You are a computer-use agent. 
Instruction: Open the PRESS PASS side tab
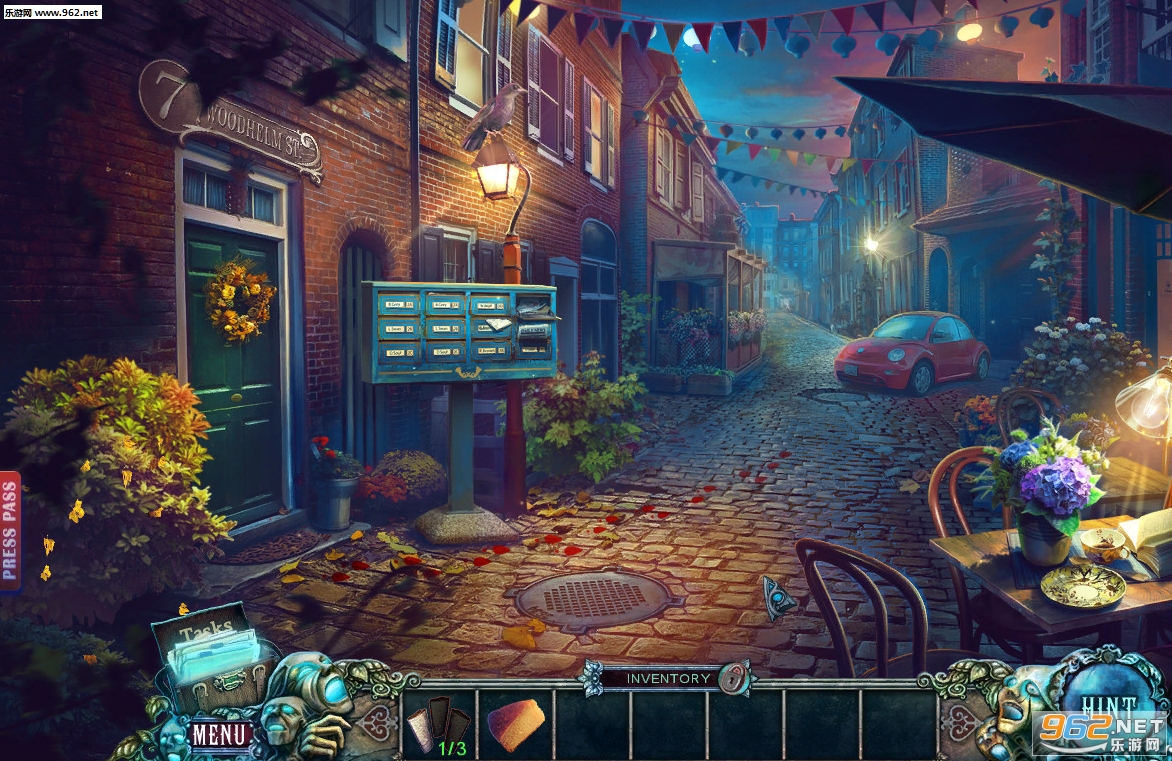tap(10, 531)
